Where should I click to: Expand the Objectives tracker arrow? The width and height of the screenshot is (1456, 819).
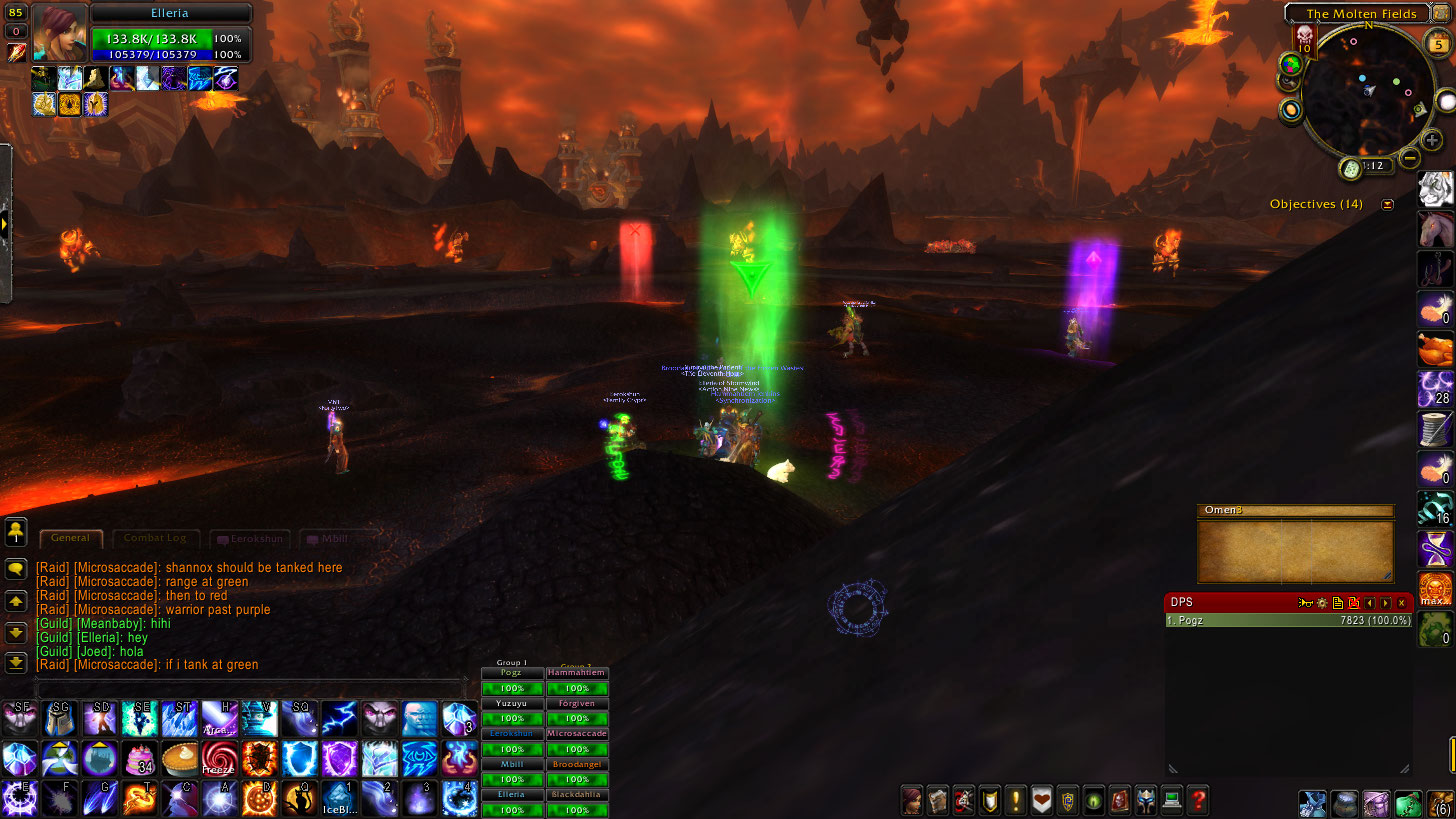(1387, 204)
